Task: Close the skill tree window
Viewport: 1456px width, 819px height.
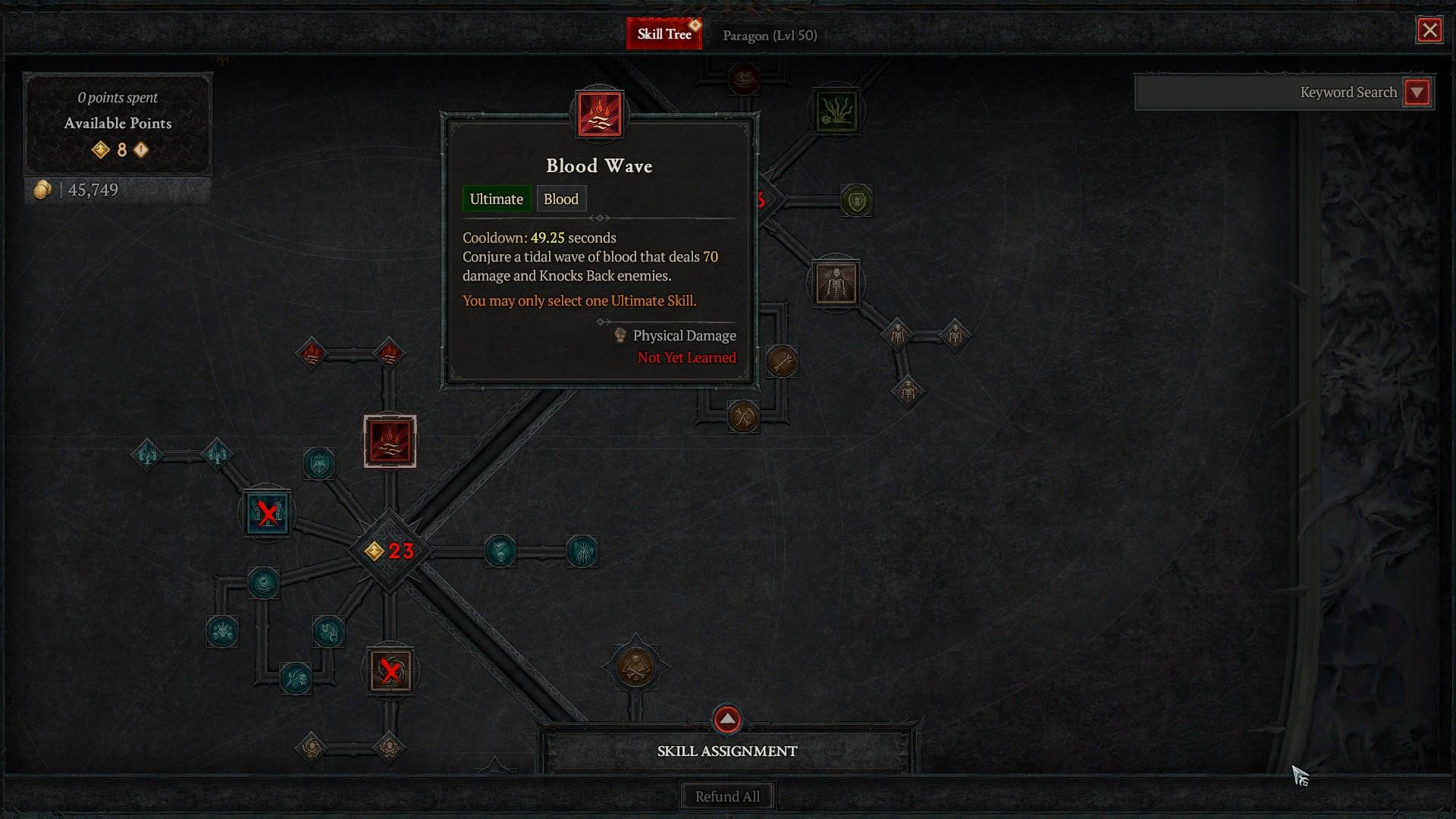Action: pyautogui.click(x=1429, y=30)
